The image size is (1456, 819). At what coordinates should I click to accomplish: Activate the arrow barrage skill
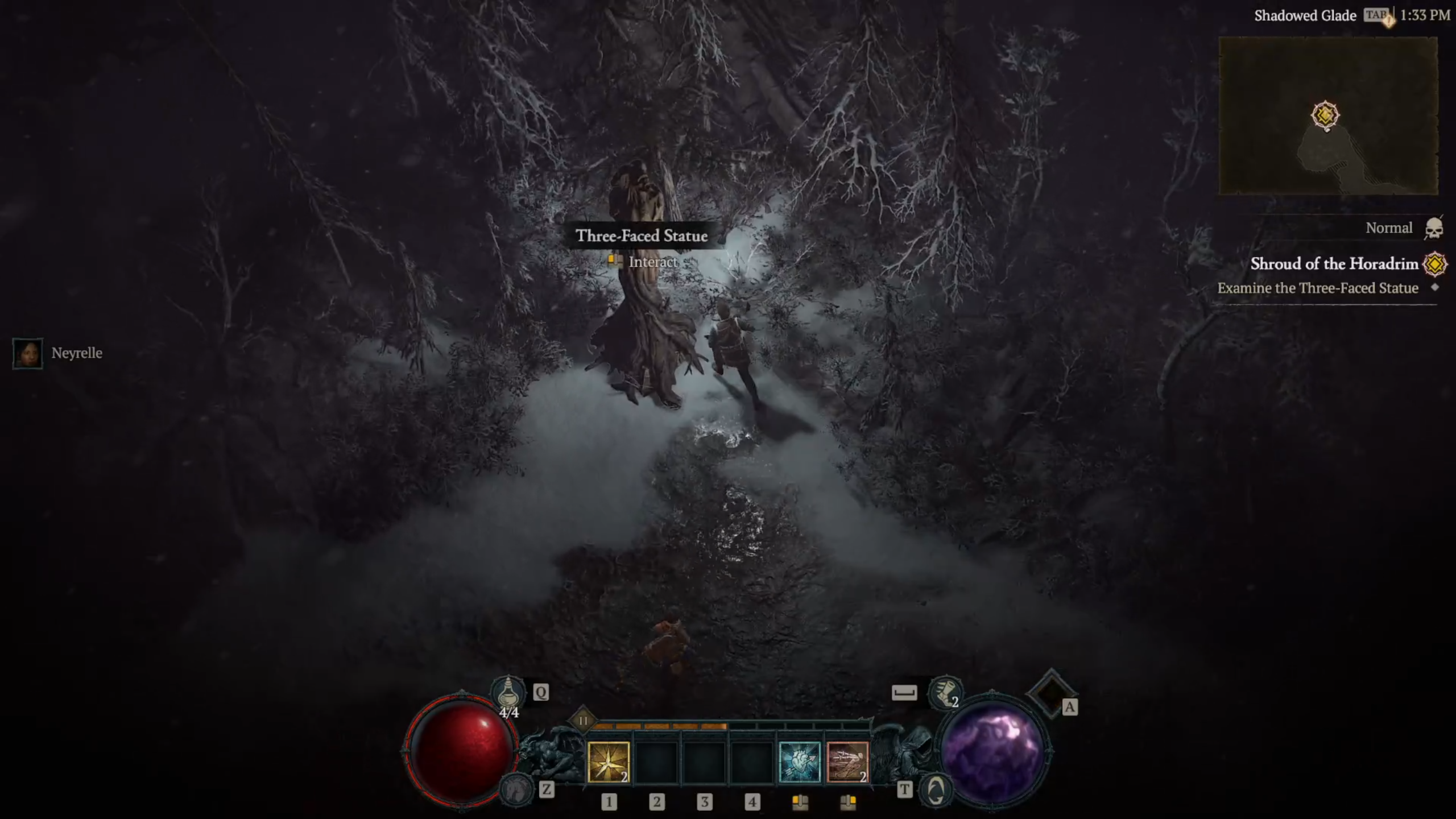point(847,762)
